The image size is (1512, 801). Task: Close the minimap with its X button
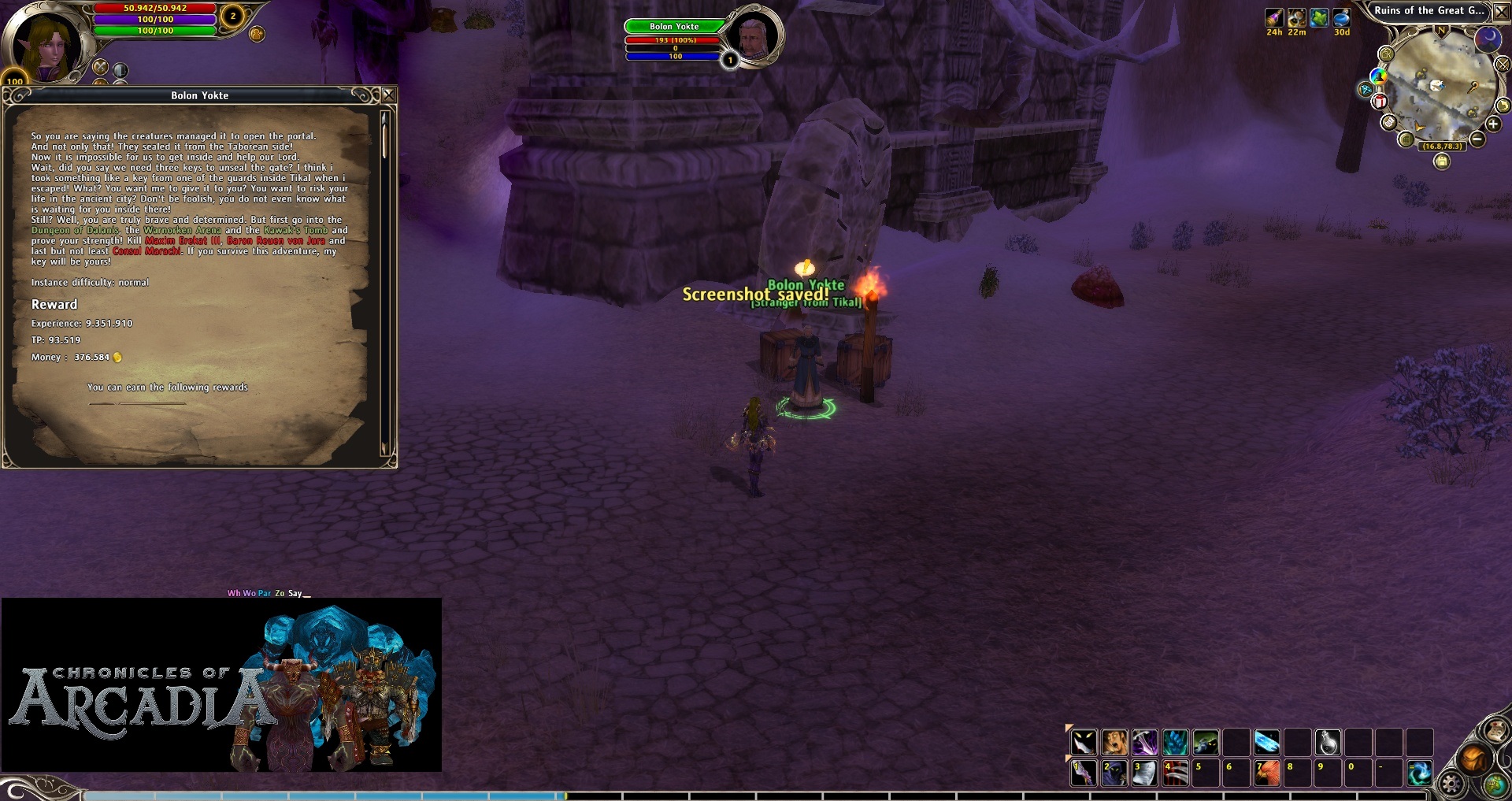click(1502, 12)
